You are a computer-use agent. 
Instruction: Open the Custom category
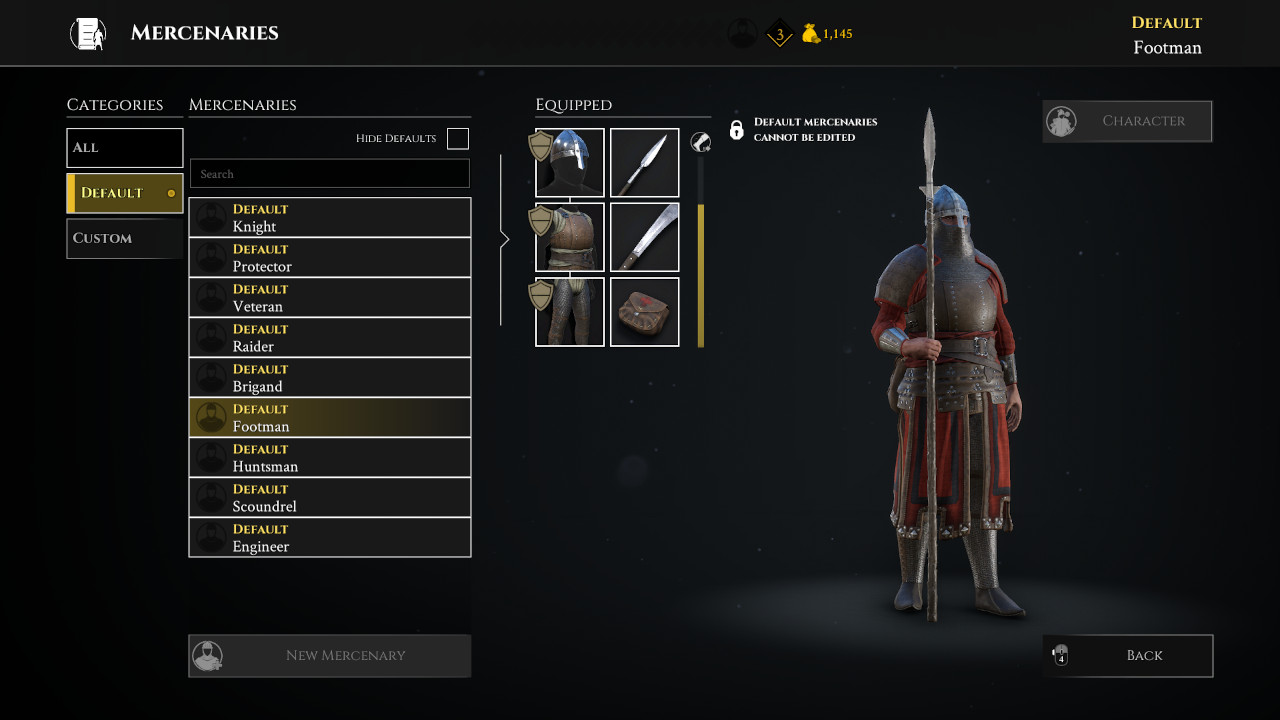[125, 238]
